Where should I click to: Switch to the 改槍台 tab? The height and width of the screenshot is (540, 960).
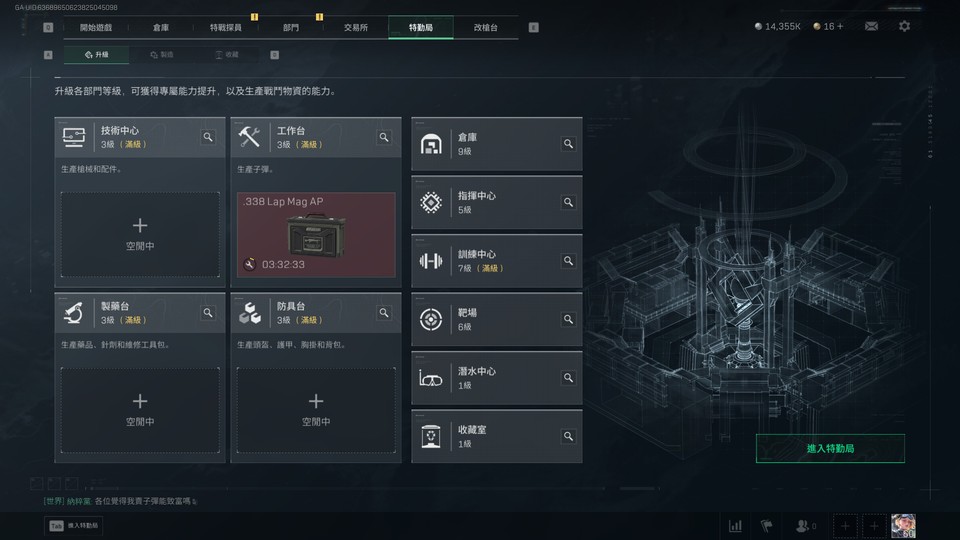click(x=485, y=27)
